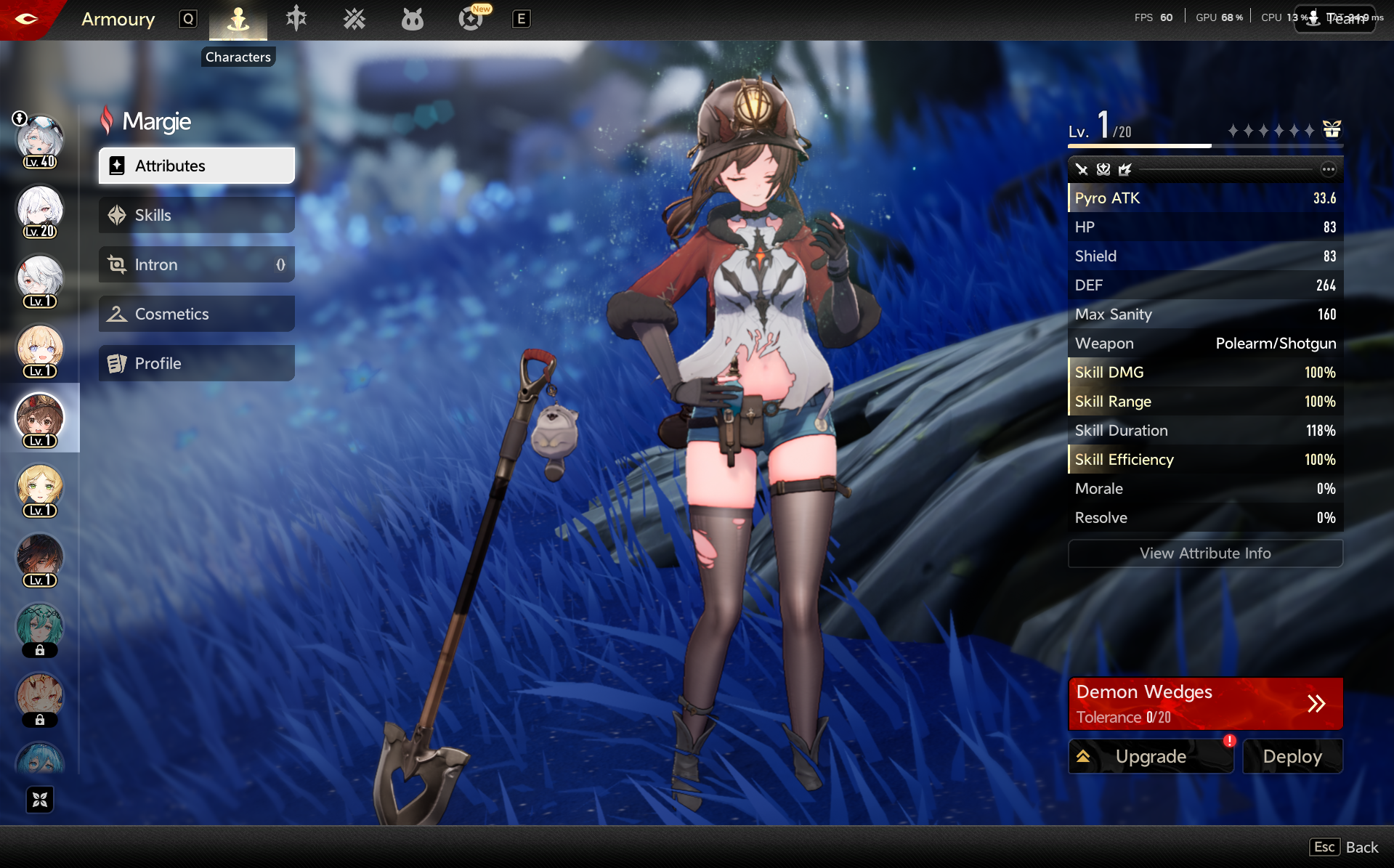
Task: Open the Cosmetics menu
Action: tap(196, 314)
